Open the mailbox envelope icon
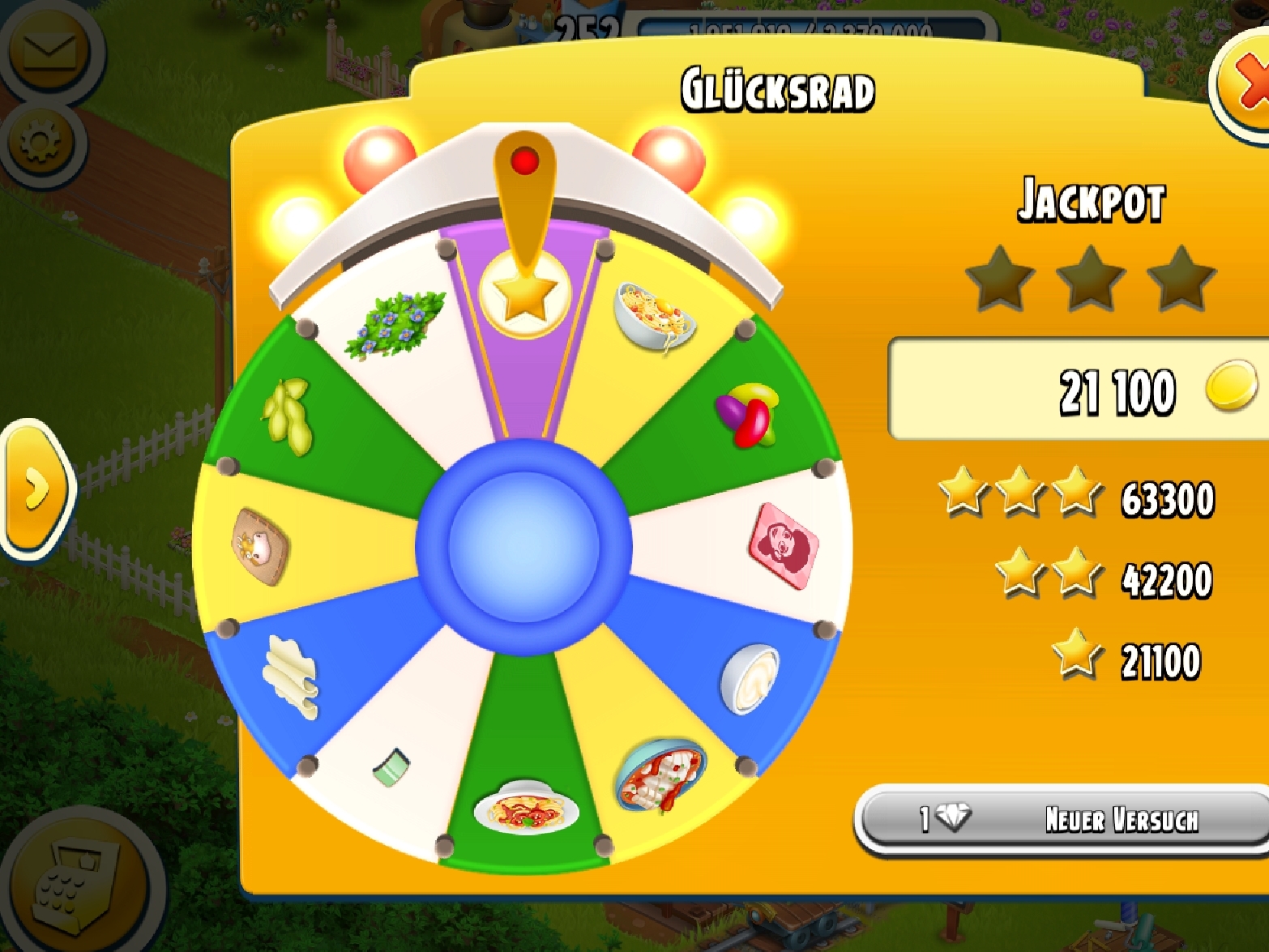The height and width of the screenshot is (952, 1269). [46, 53]
